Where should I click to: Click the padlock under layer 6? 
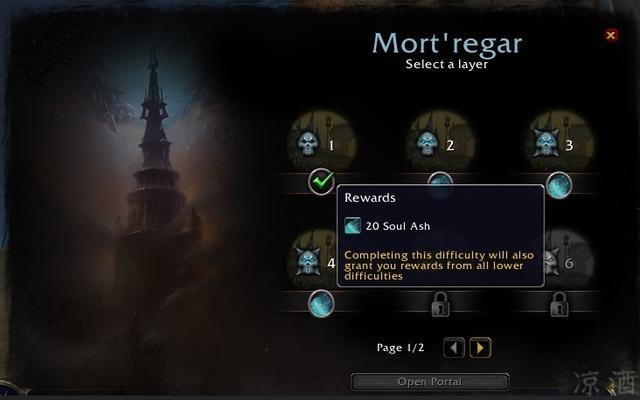pos(559,300)
